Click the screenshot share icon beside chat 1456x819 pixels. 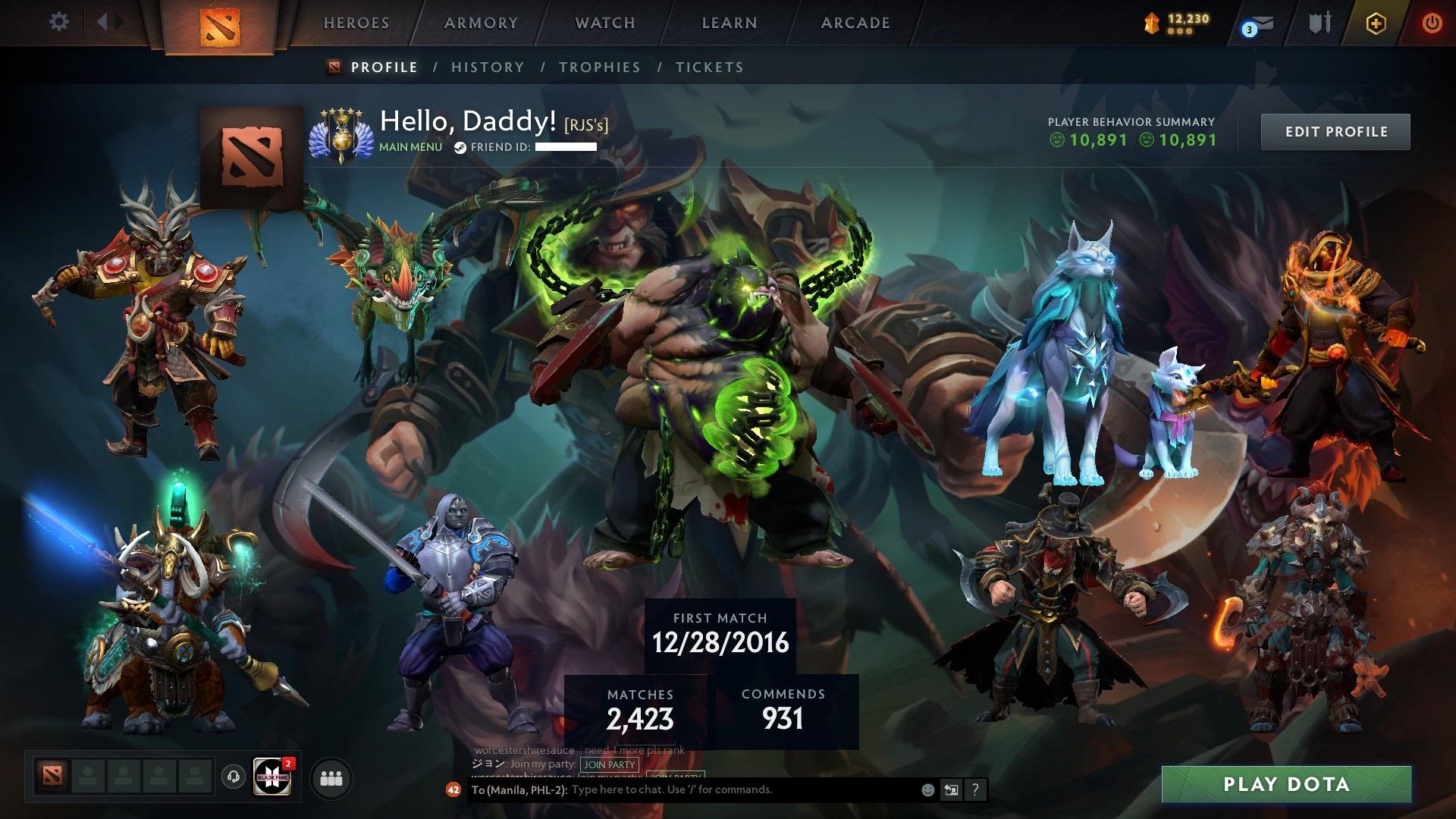951,789
